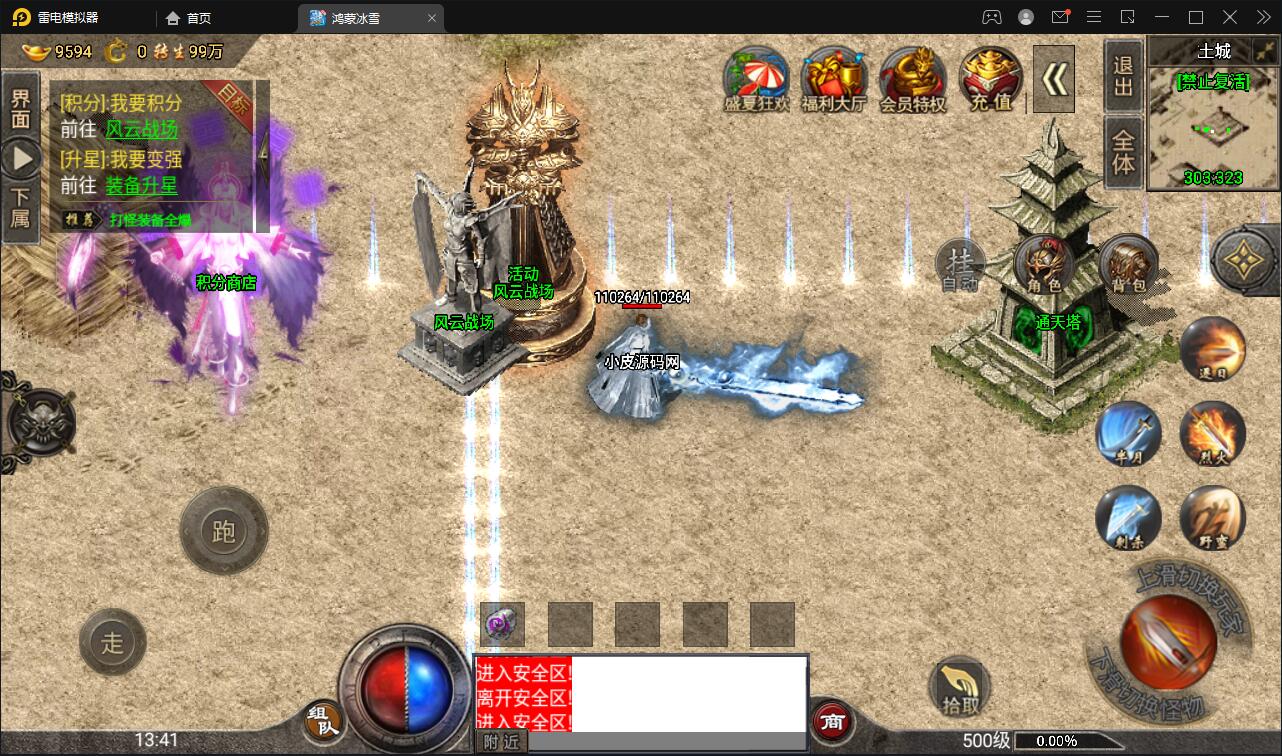Close the emulator game tab 鸿蒙冰雪
This screenshot has height=756, width=1282.
(432, 18)
